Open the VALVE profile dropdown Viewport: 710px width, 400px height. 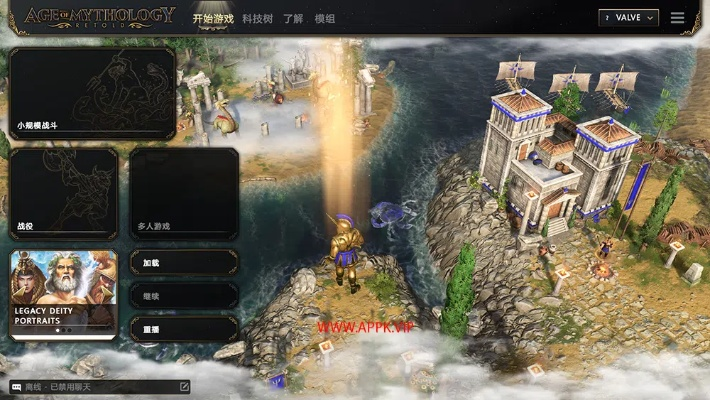[629, 17]
